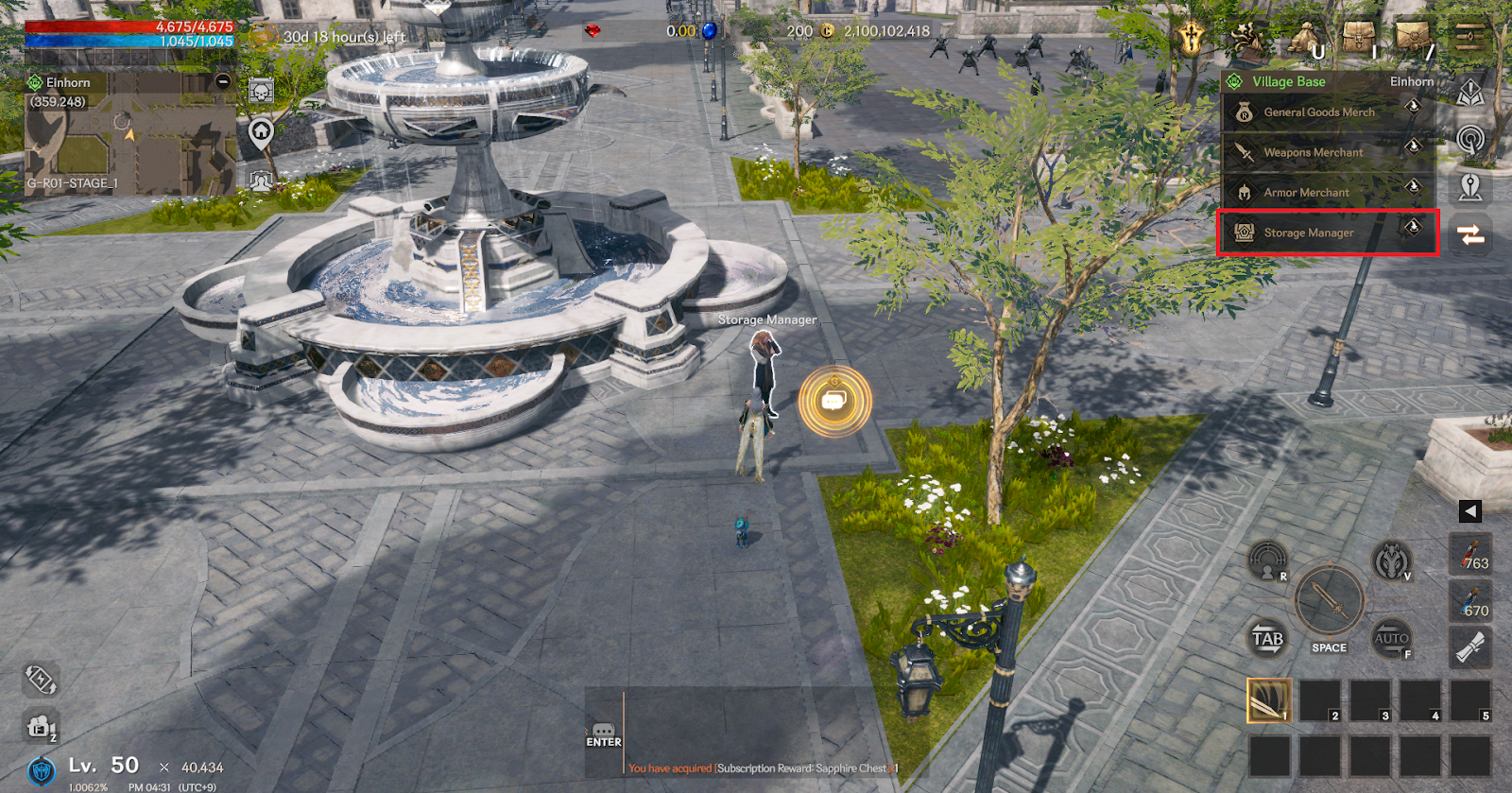This screenshot has width=1512, height=793.
Task: Click the swap arrows button beside Storage Manager
Action: point(1470,234)
